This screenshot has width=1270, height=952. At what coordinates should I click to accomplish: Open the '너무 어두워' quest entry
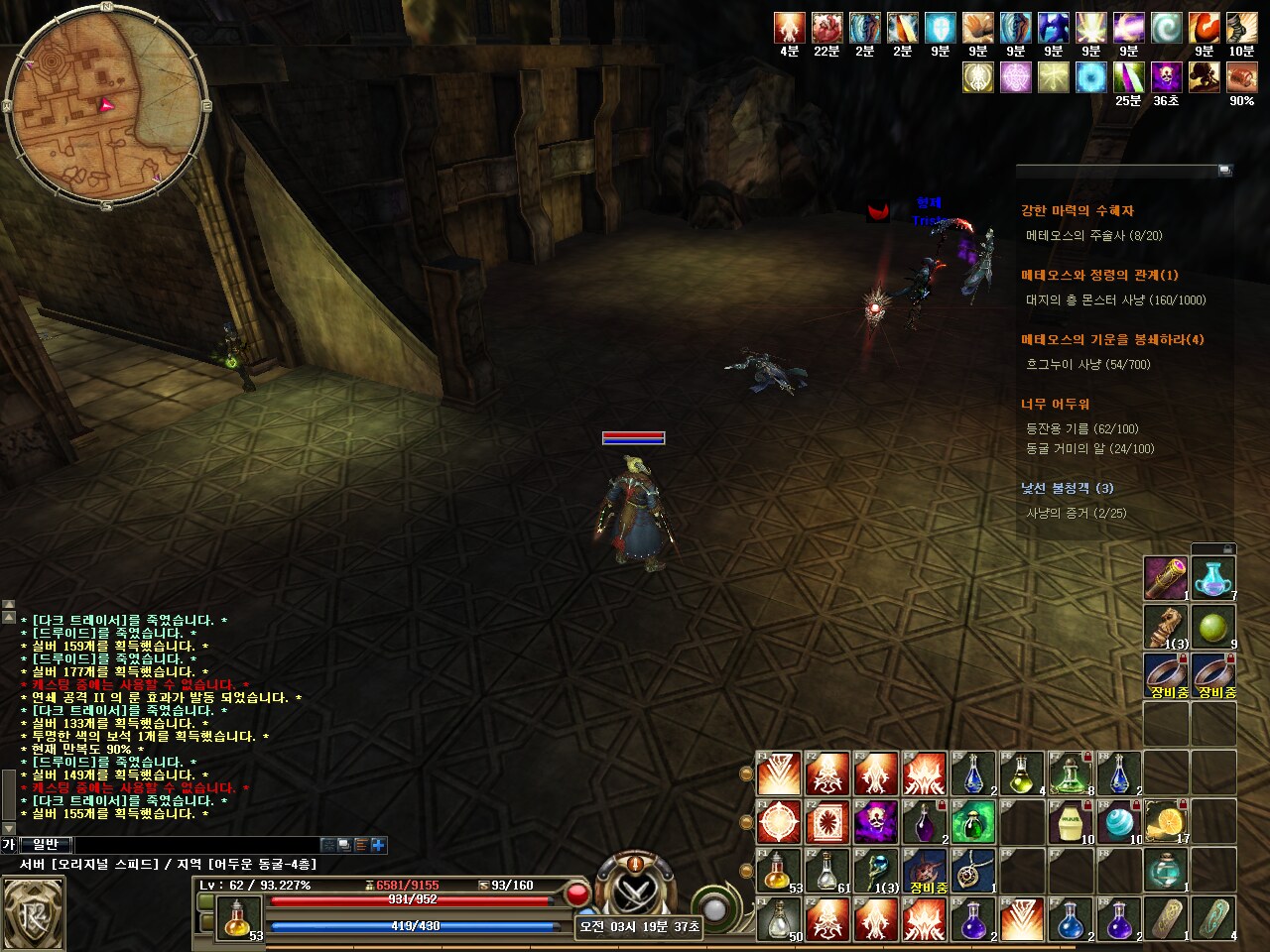[x=1055, y=405]
